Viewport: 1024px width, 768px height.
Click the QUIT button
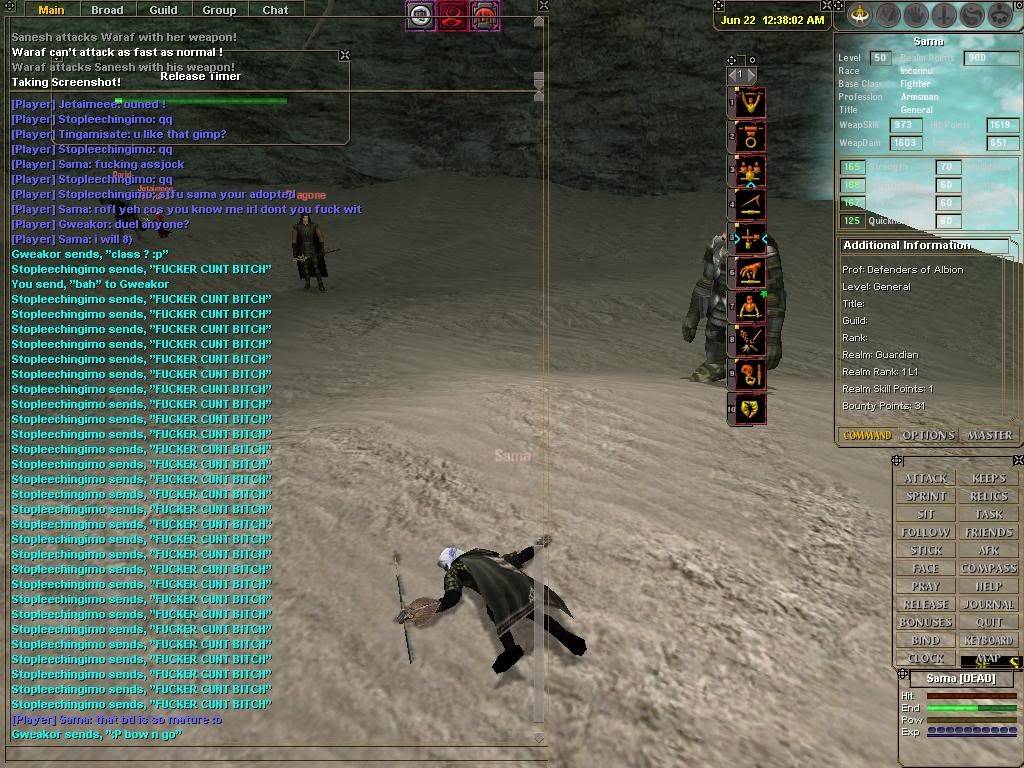[988, 622]
